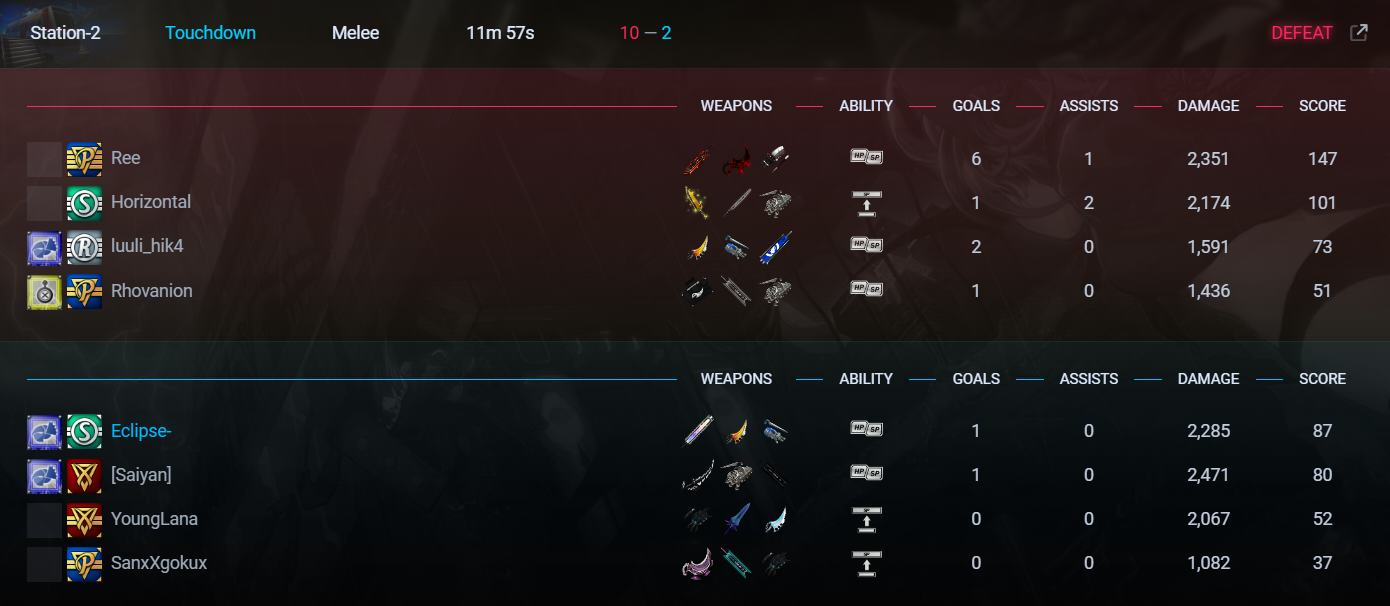The height and width of the screenshot is (606, 1390).
Task: Click YoungLana's upward arrow ability icon
Action: [x=866, y=519]
